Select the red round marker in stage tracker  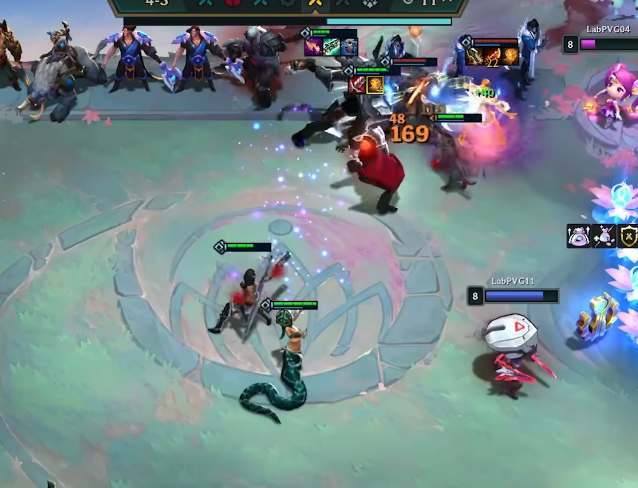point(233,3)
